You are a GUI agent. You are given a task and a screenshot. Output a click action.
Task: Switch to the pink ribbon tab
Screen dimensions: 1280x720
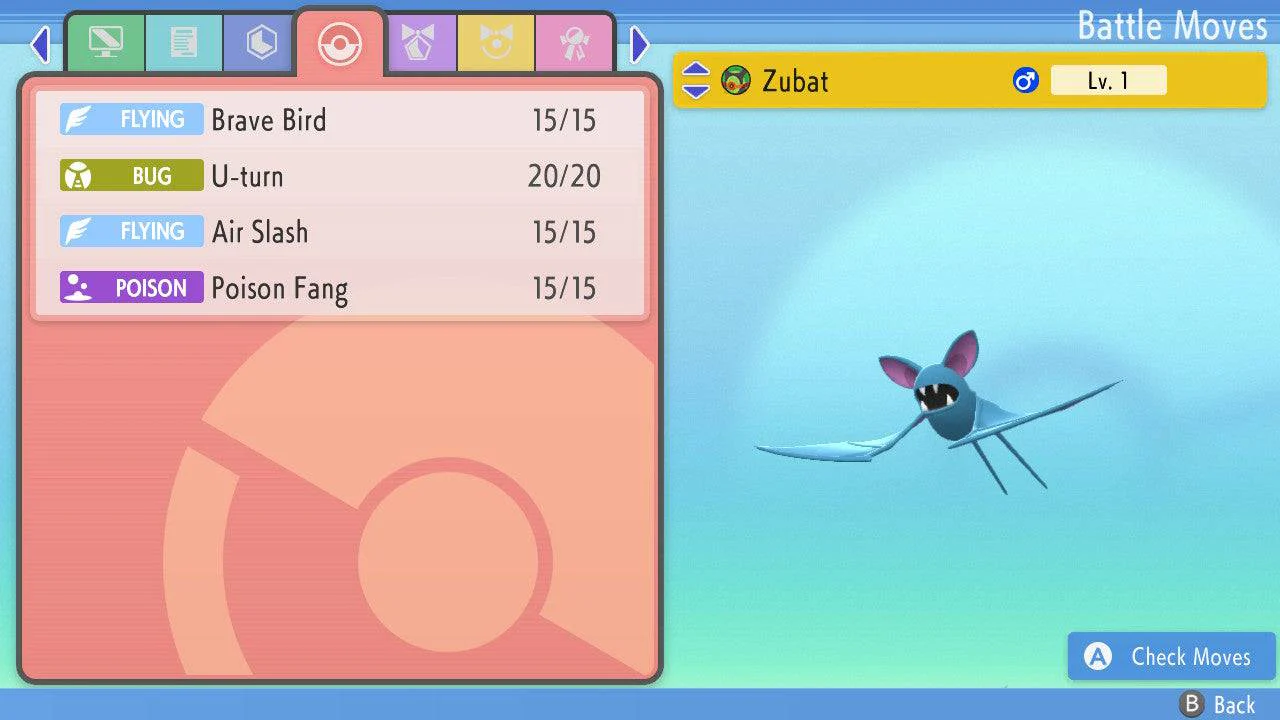[x=574, y=43]
